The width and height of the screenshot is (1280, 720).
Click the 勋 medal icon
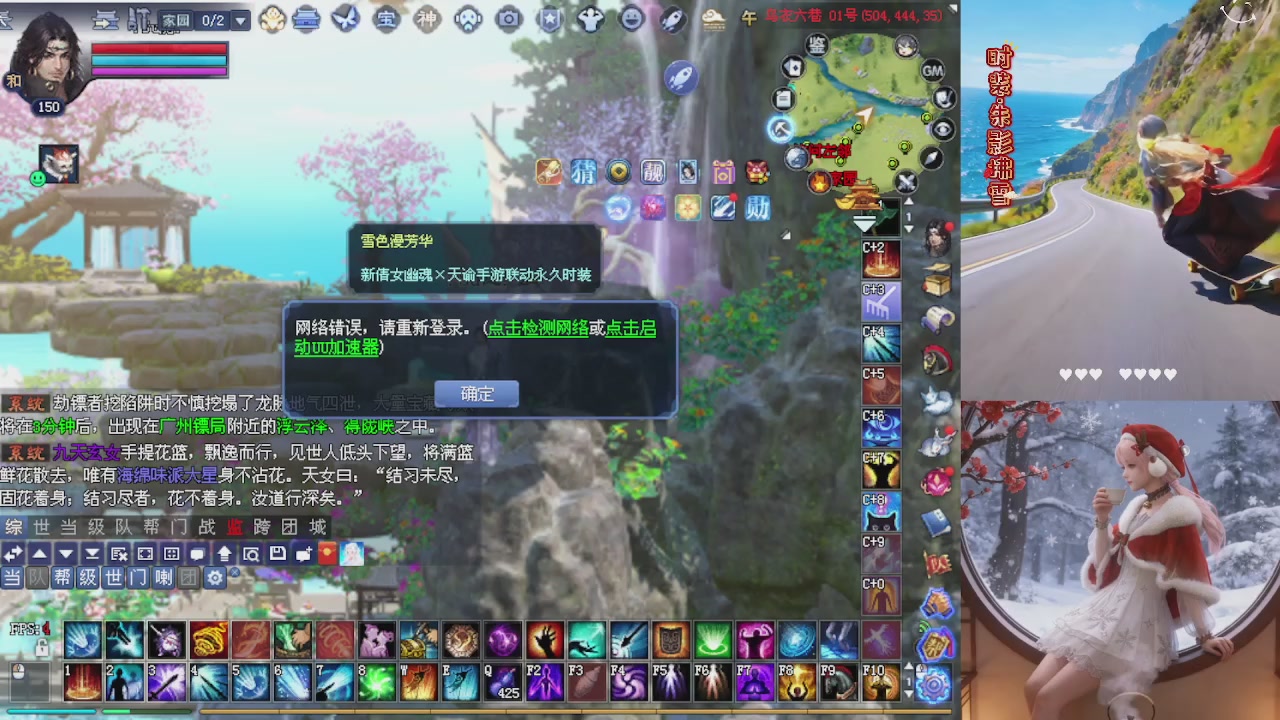[758, 208]
